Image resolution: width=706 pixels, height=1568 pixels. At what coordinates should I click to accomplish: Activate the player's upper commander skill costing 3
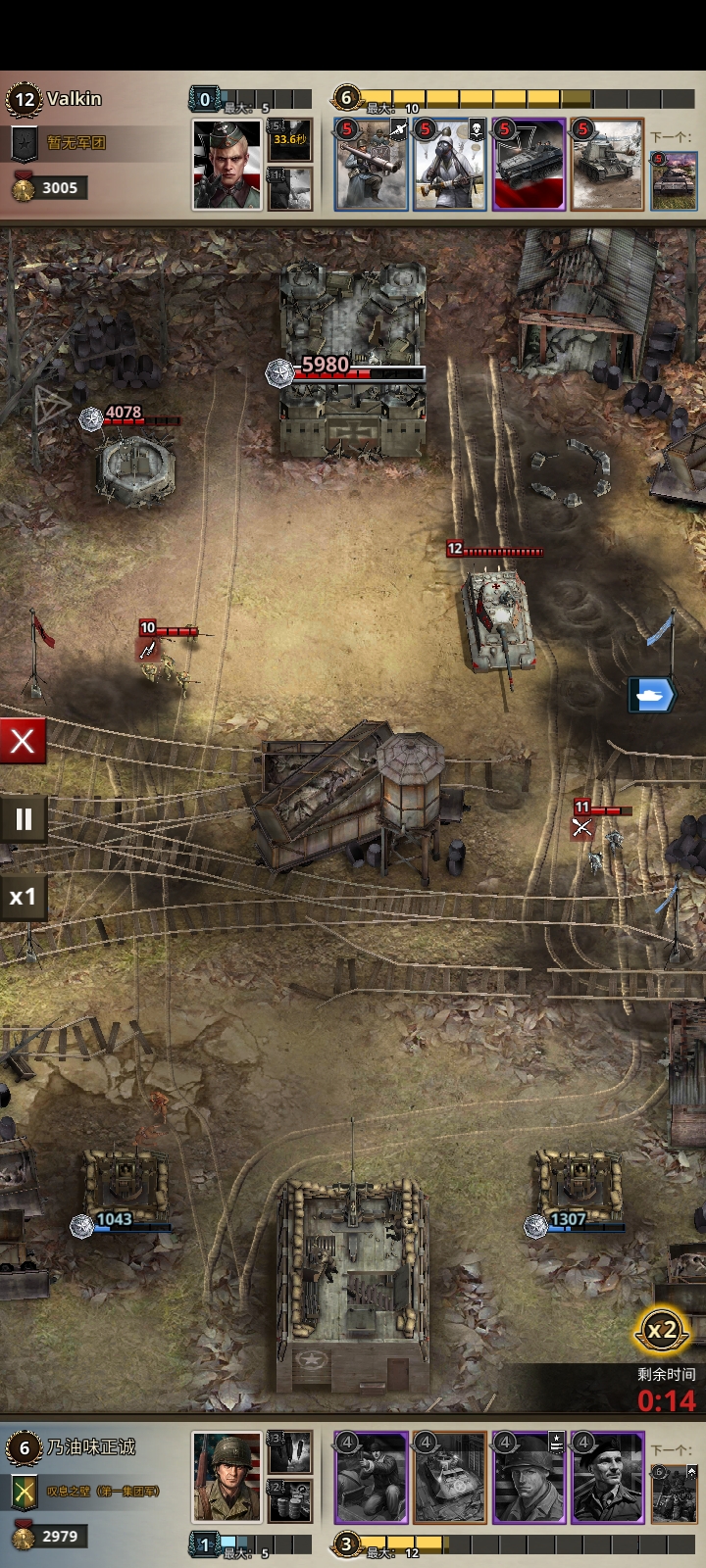pos(290,1451)
